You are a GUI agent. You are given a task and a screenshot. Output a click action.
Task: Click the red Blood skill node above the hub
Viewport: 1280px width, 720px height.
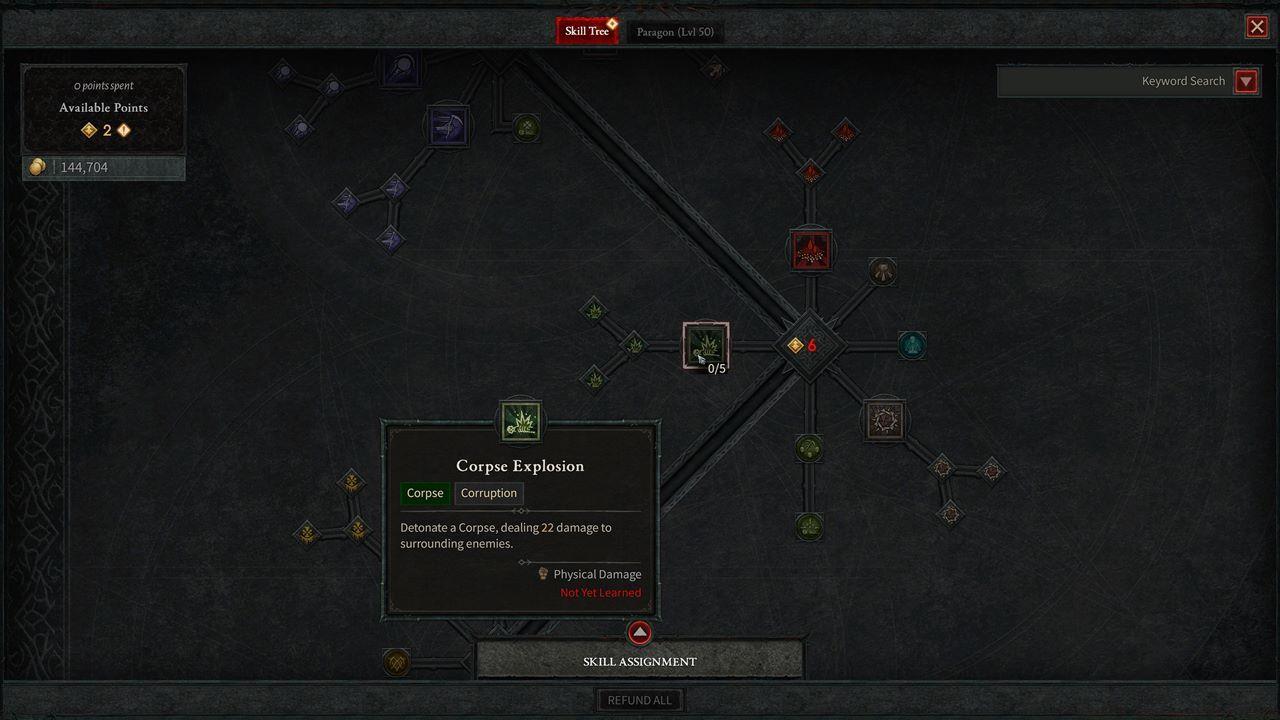coord(810,250)
